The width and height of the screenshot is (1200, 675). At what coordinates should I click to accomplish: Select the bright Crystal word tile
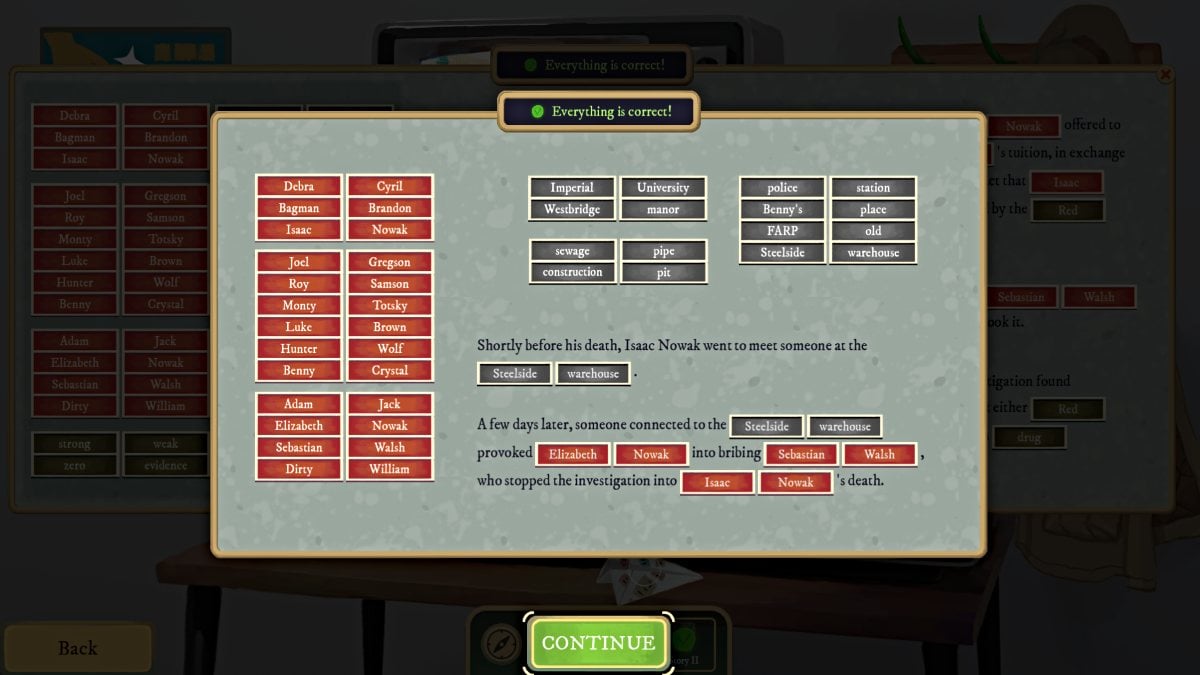pyautogui.click(x=390, y=370)
